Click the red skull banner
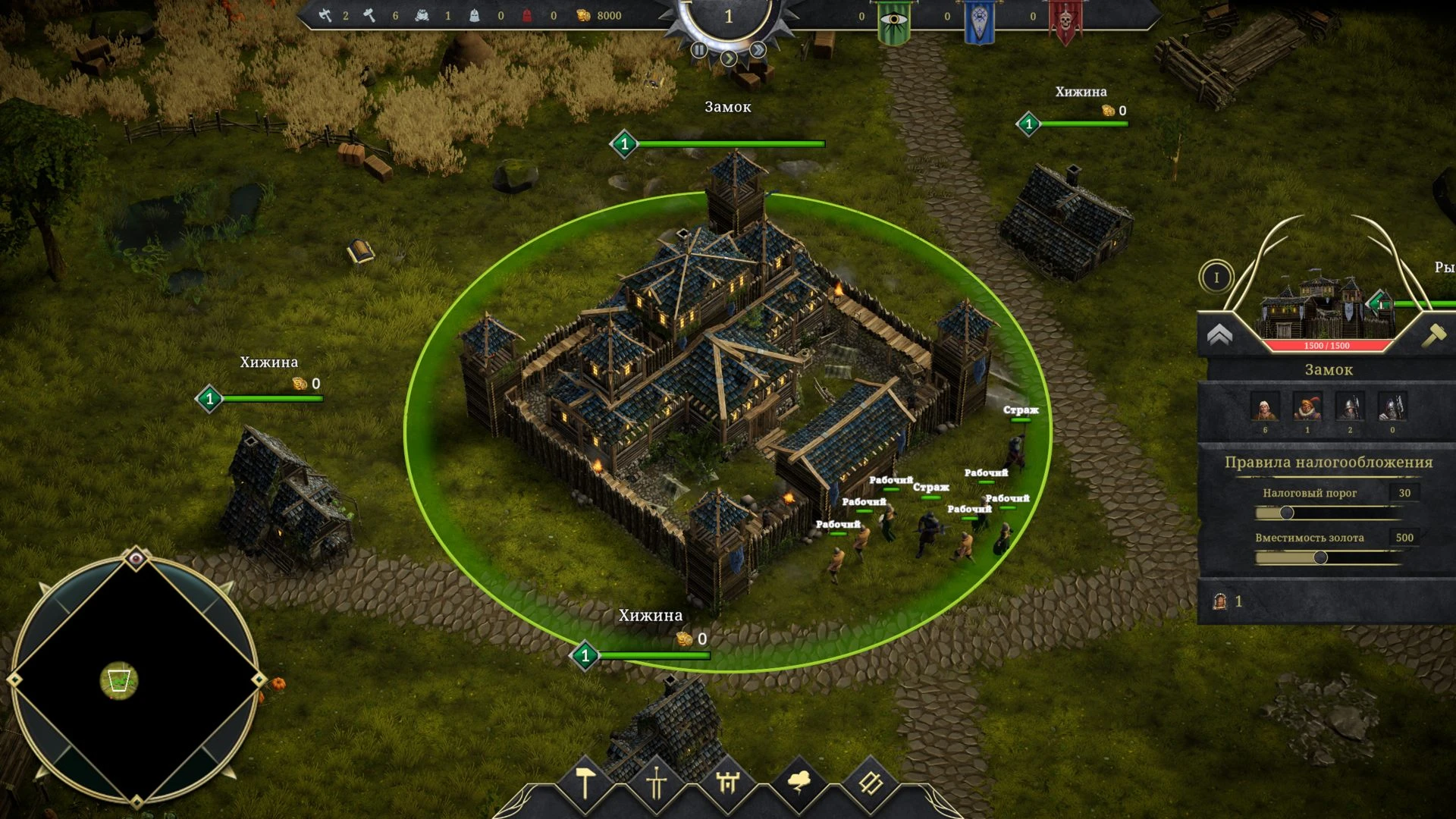Viewport: 1456px width, 819px height. pos(1065,23)
